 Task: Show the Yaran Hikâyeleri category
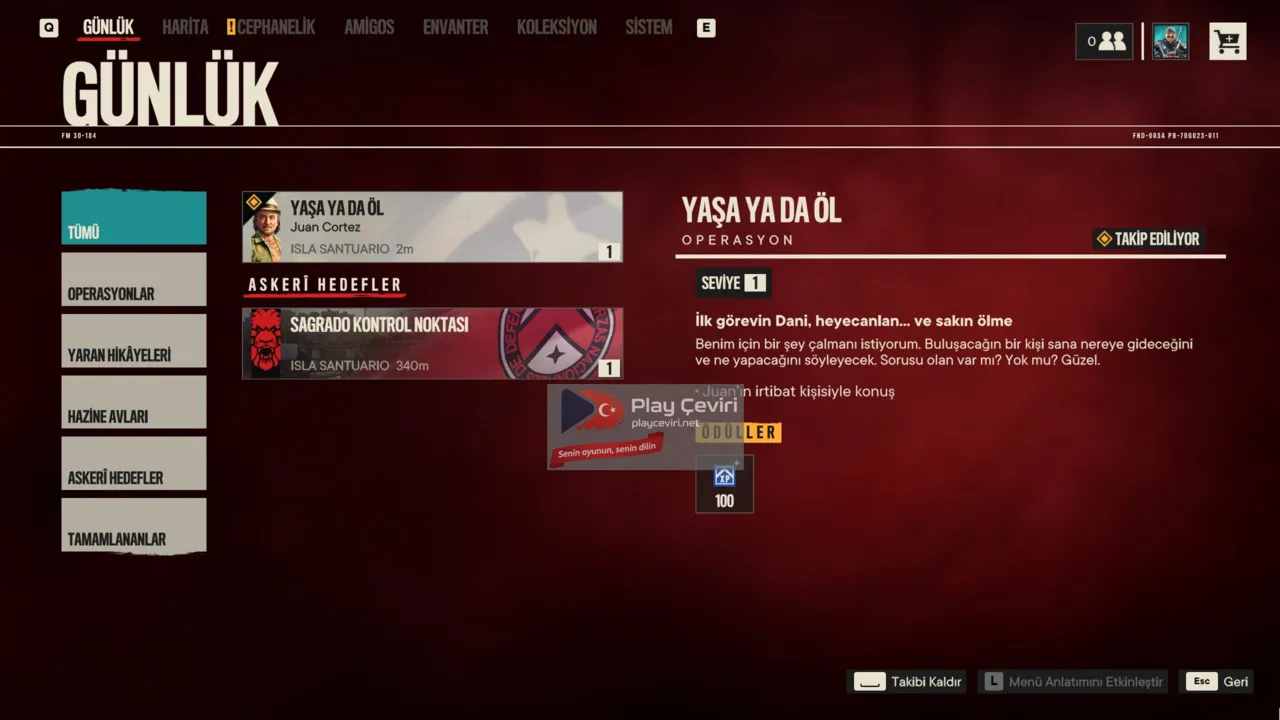134,341
